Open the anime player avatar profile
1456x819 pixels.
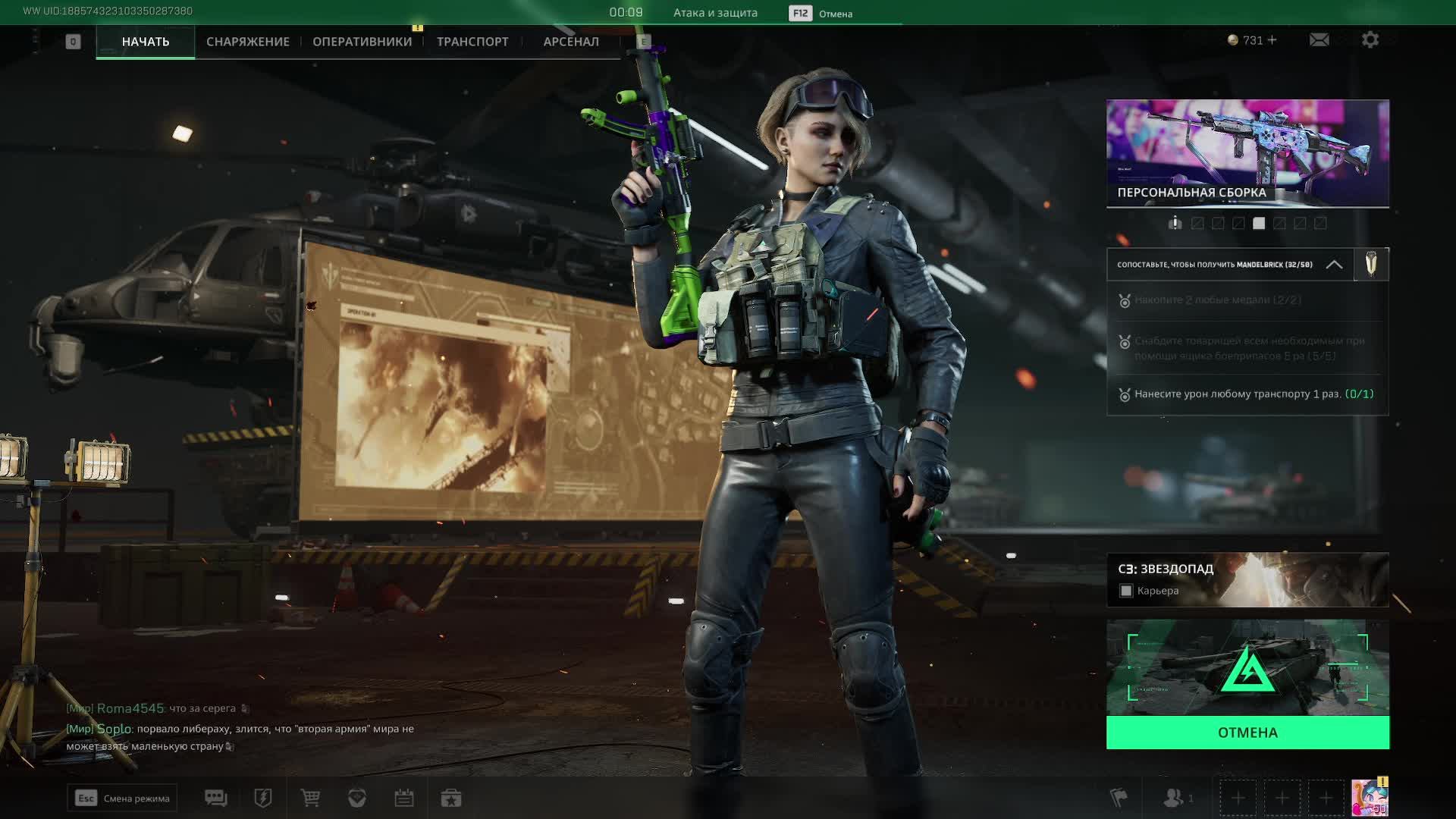(1370, 799)
